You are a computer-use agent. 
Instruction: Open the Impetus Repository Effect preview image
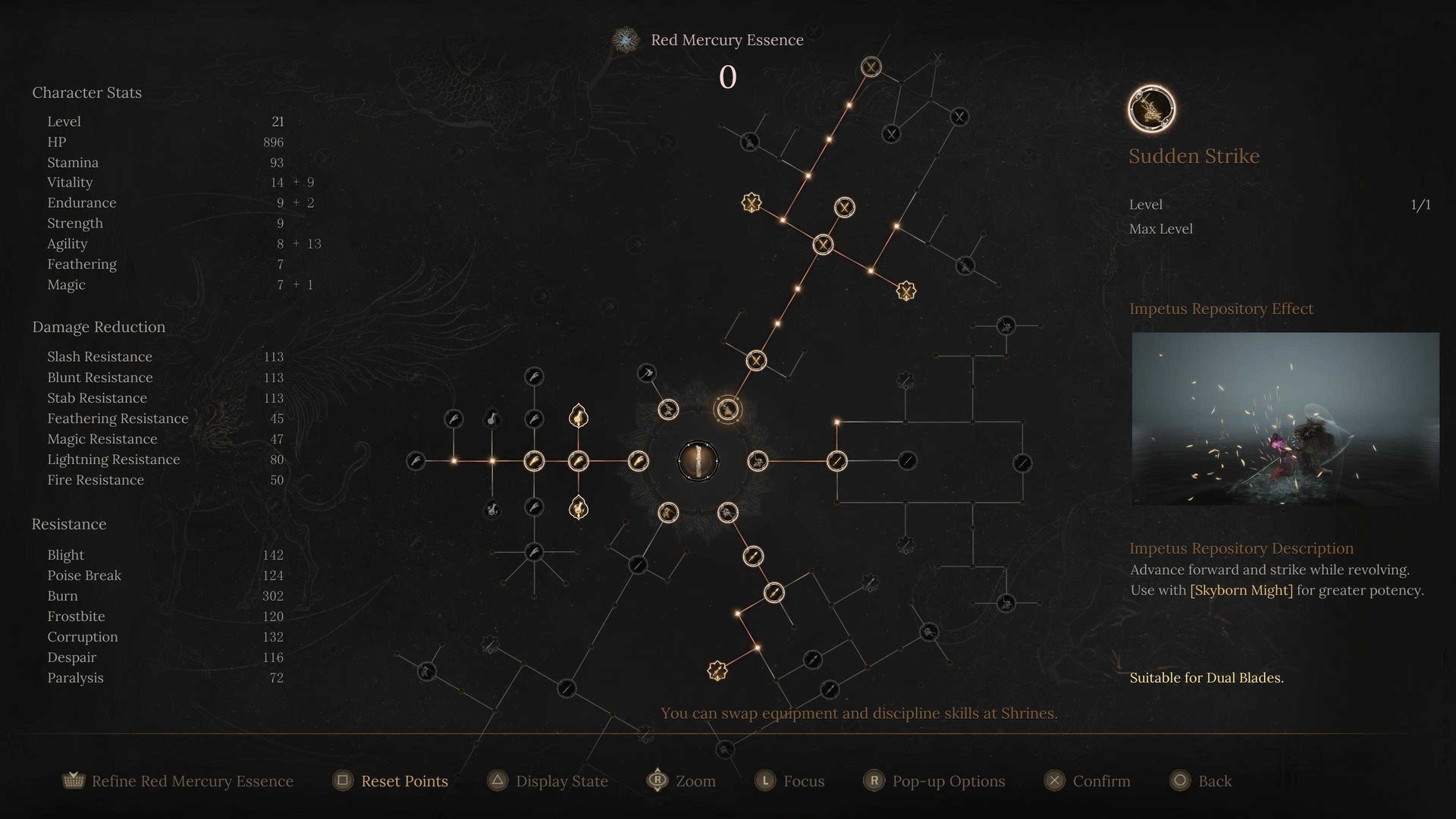pyautogui.click(x=1285, y=419)
